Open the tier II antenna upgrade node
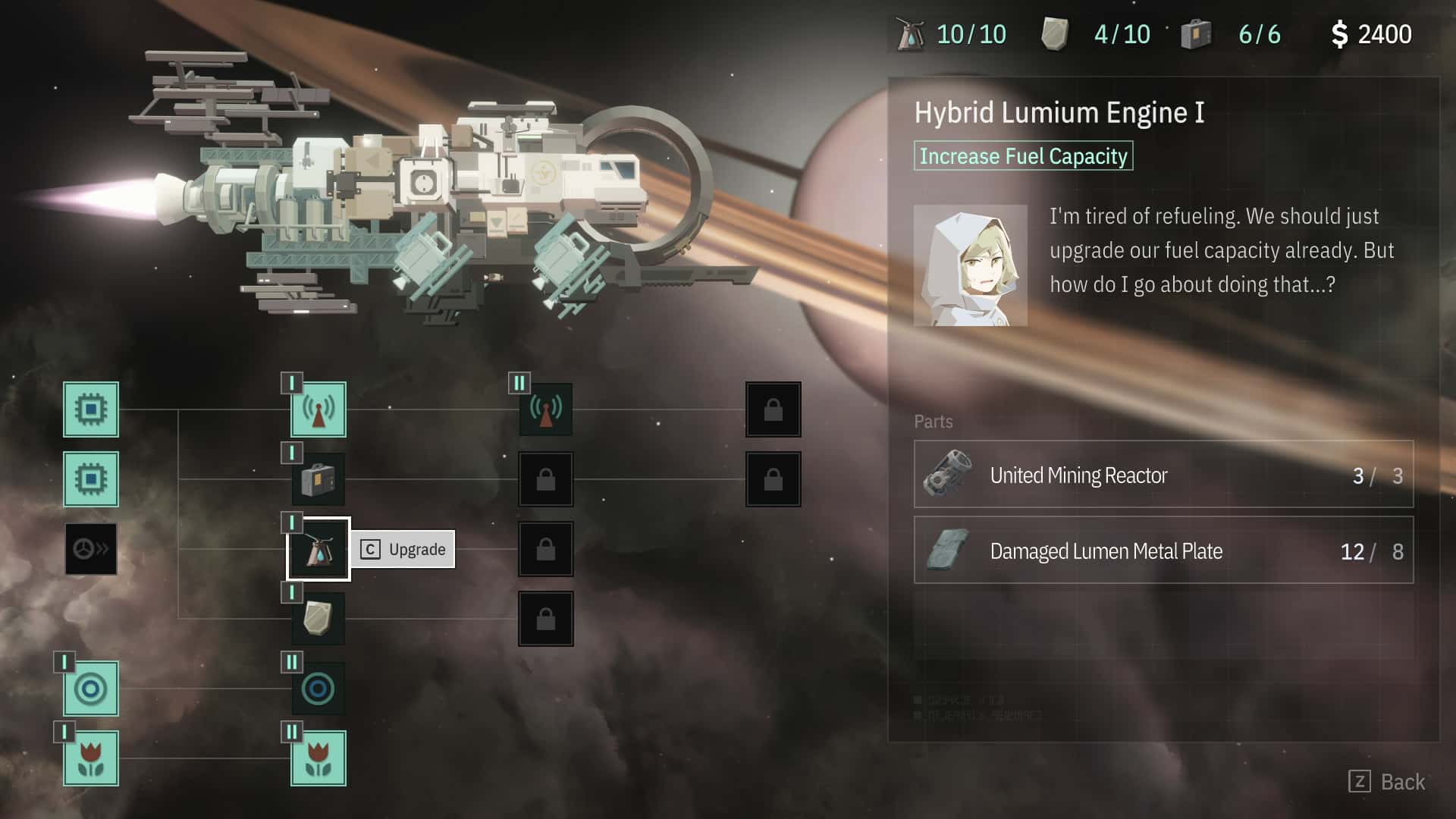This screenshot has width=1456, height=819. pos(545,410)
